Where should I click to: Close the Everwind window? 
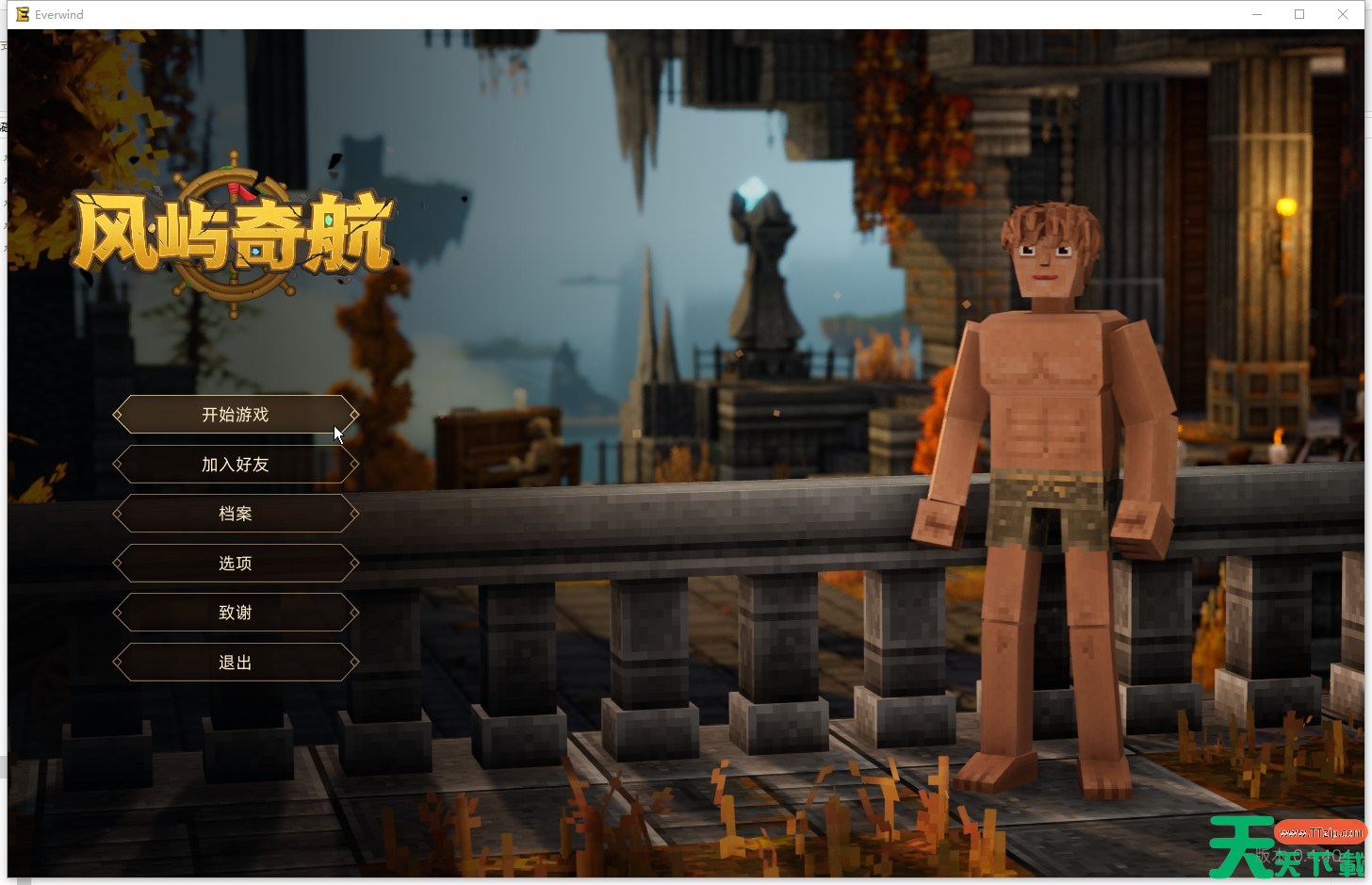1343,14
